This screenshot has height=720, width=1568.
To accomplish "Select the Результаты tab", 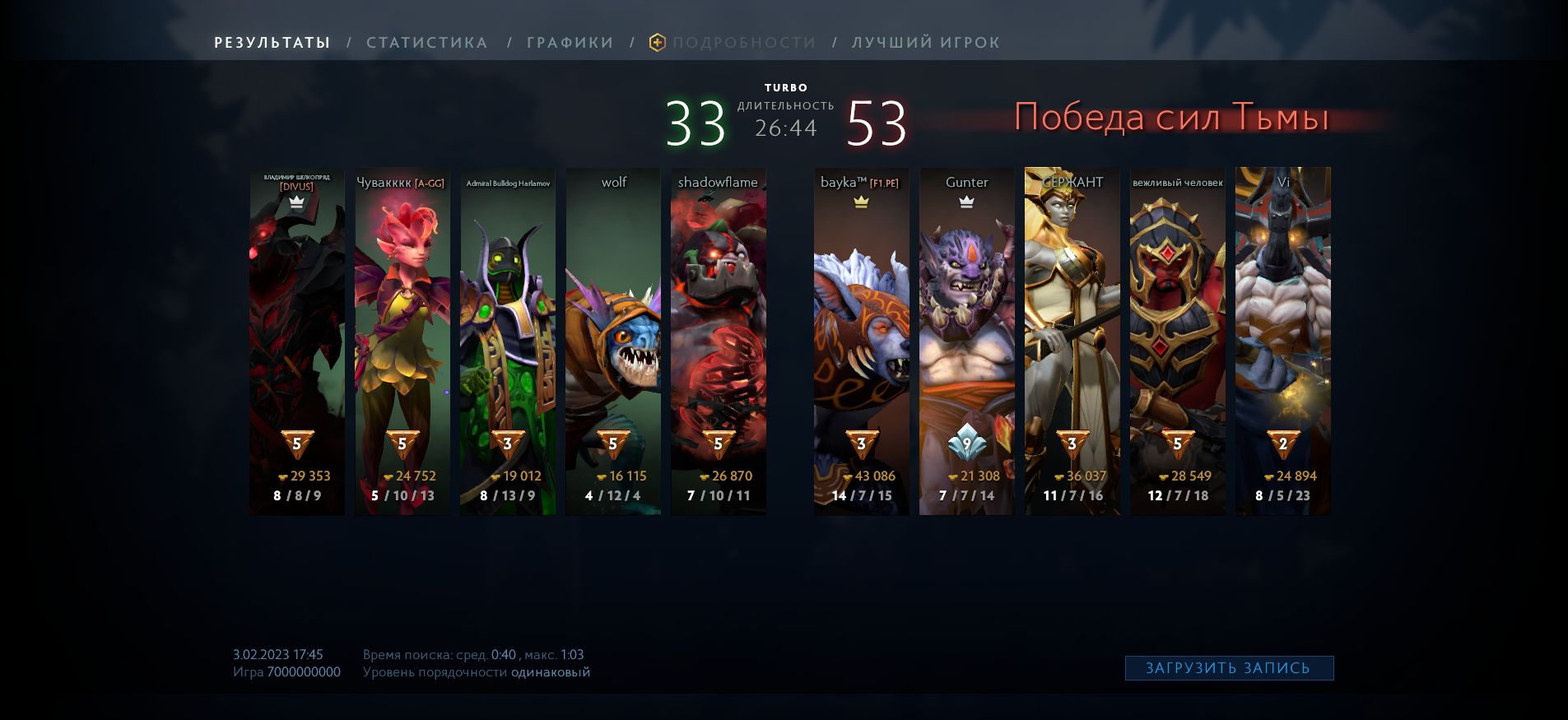I will click(x=272, y=43).
